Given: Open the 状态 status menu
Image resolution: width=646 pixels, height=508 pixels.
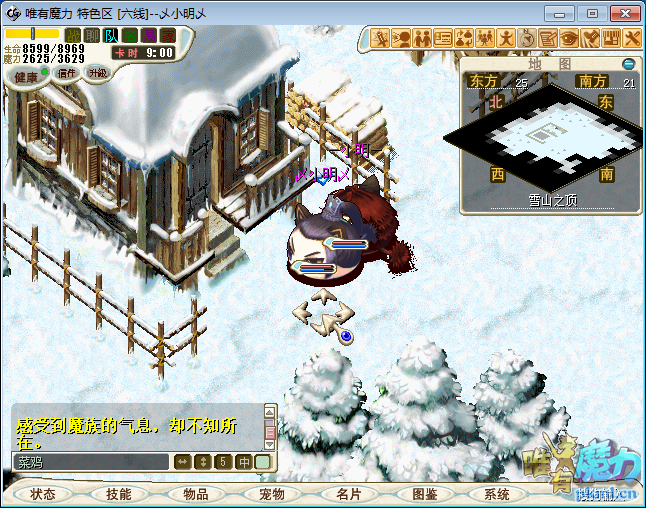Looking at the screenshot, I should click(43, 494).
